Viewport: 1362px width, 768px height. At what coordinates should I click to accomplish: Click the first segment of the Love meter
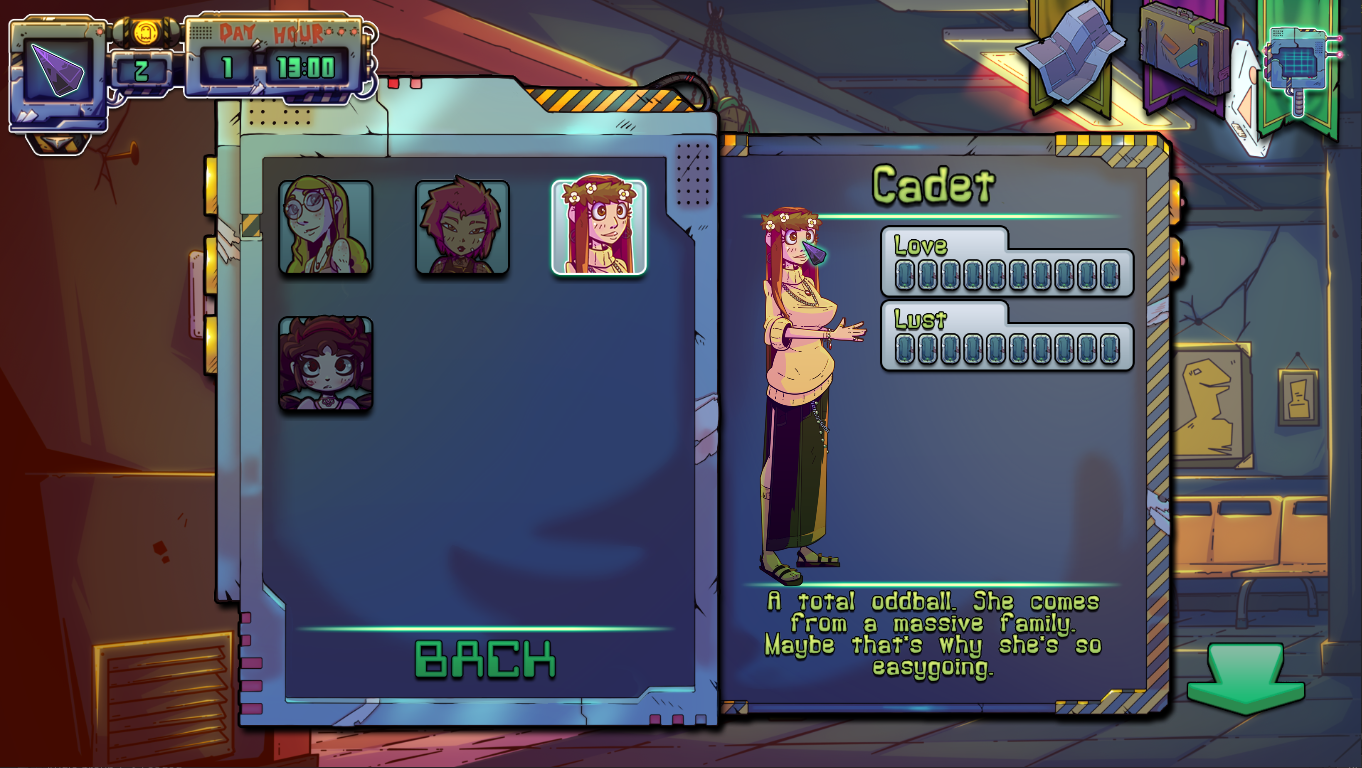click(906, 272)
